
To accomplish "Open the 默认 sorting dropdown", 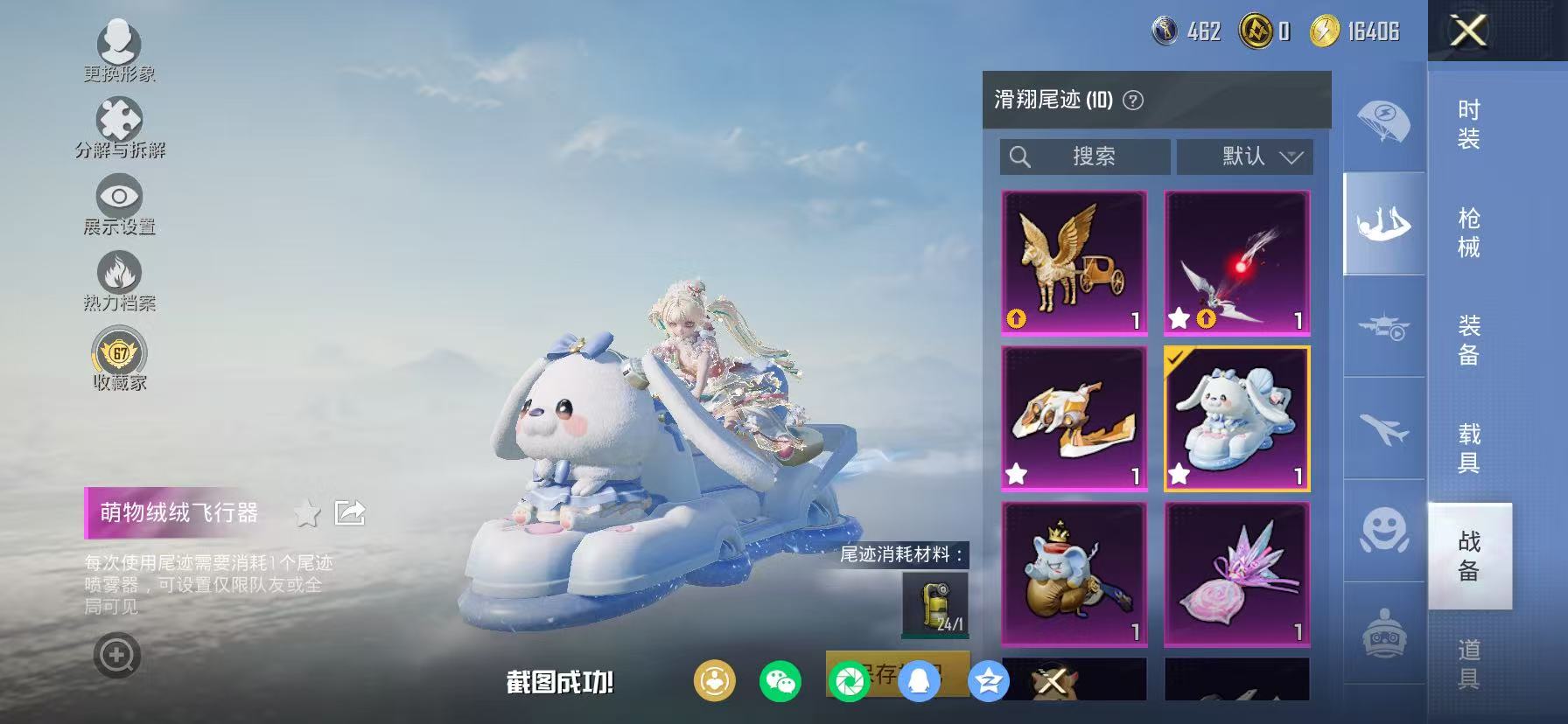I will pos(1247,157).
